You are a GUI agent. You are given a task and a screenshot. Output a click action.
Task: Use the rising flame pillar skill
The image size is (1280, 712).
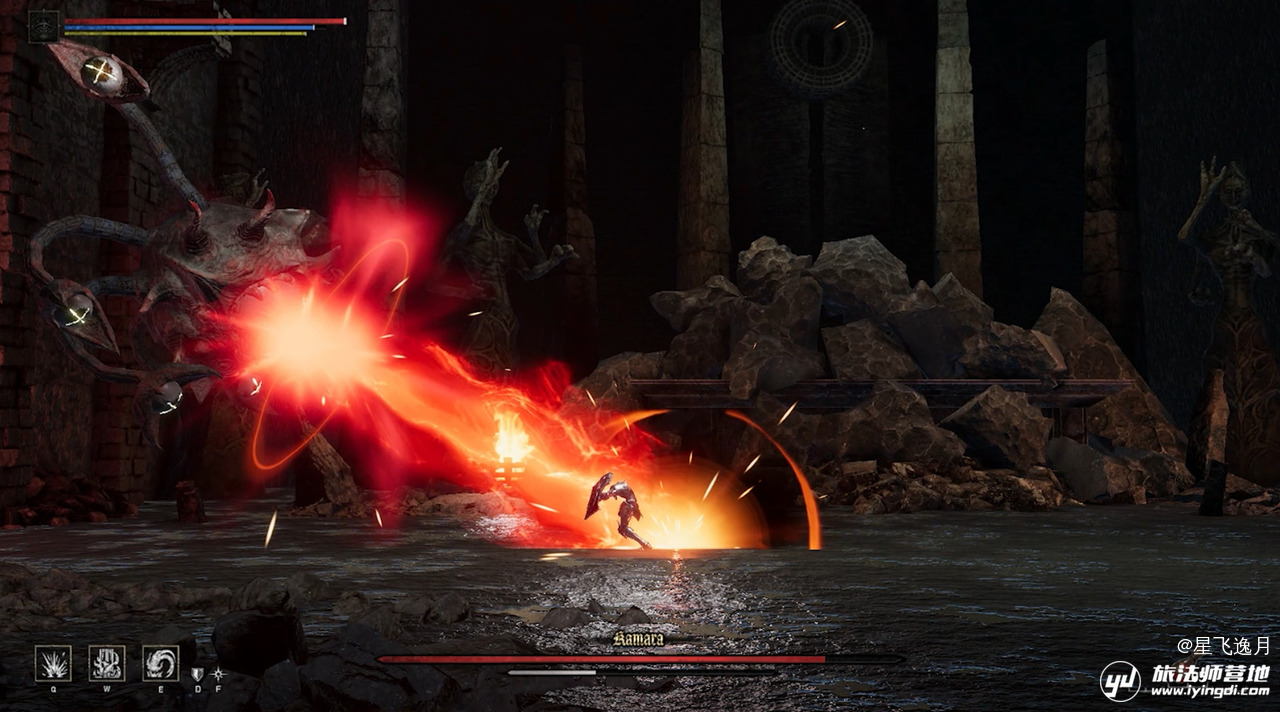click(x=106, y=662)
